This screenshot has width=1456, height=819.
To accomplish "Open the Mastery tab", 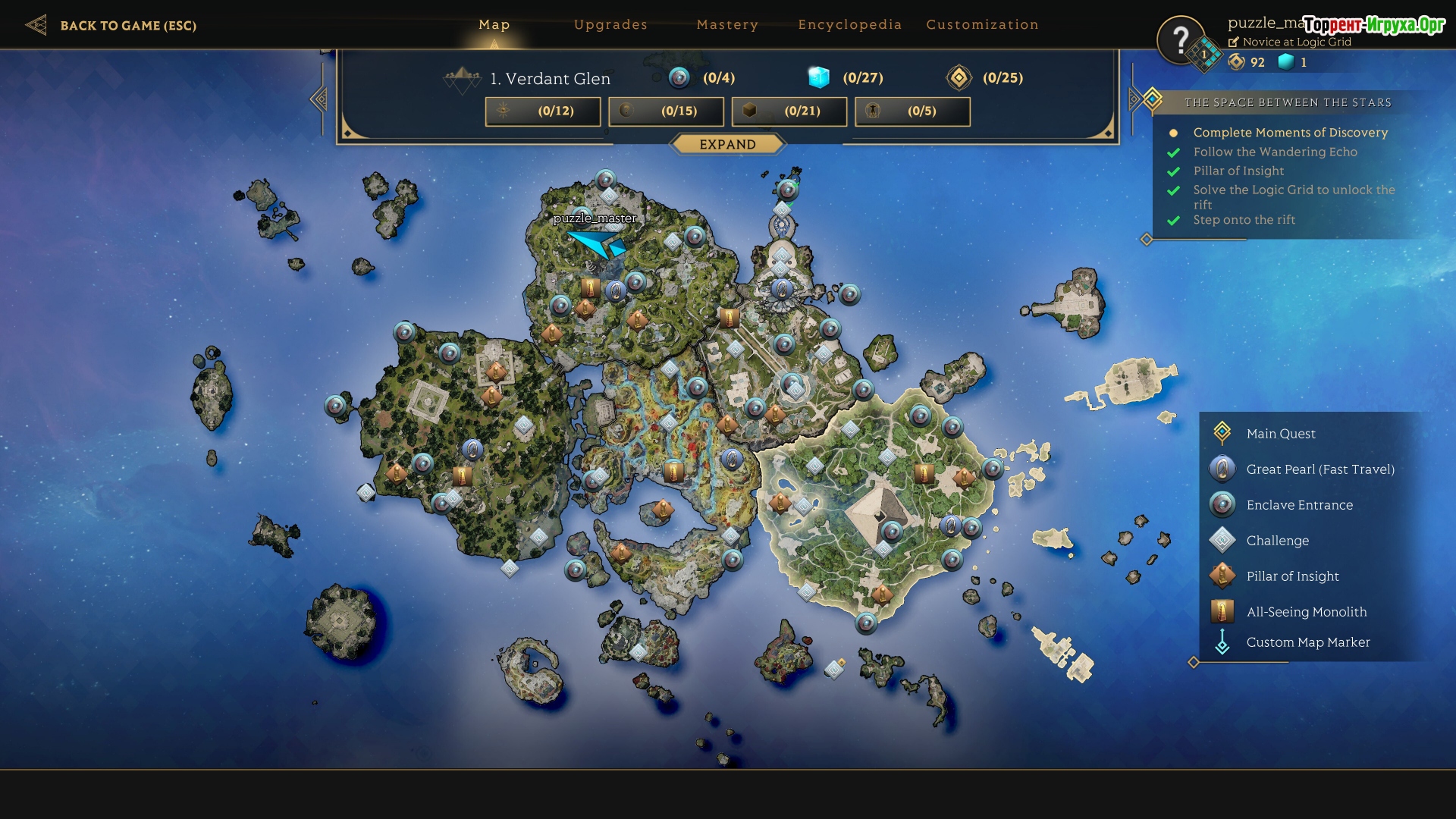I will coord(727,25).
